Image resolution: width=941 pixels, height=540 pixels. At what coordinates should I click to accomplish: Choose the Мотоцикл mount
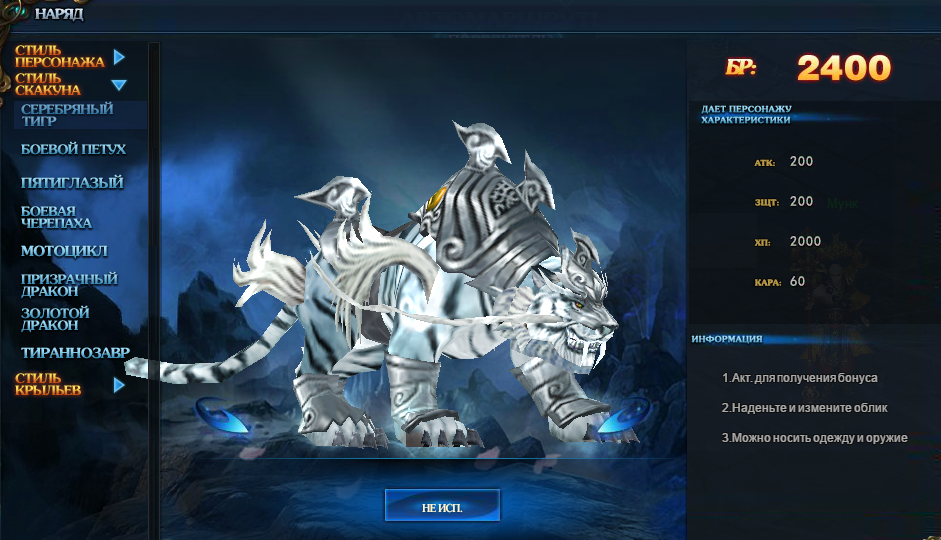pos(64,251)
